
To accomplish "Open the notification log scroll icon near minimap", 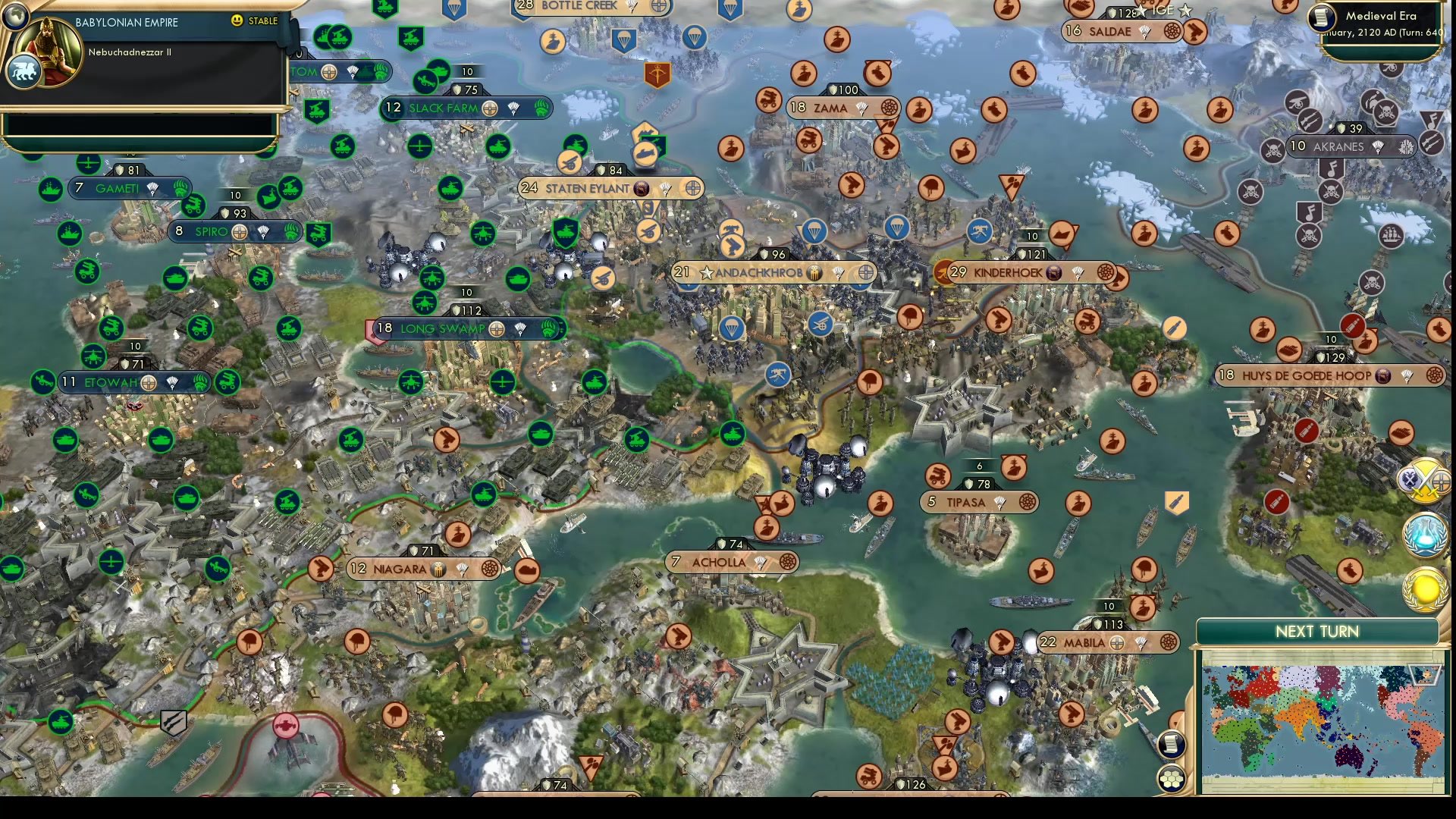I will point(1171,745).
